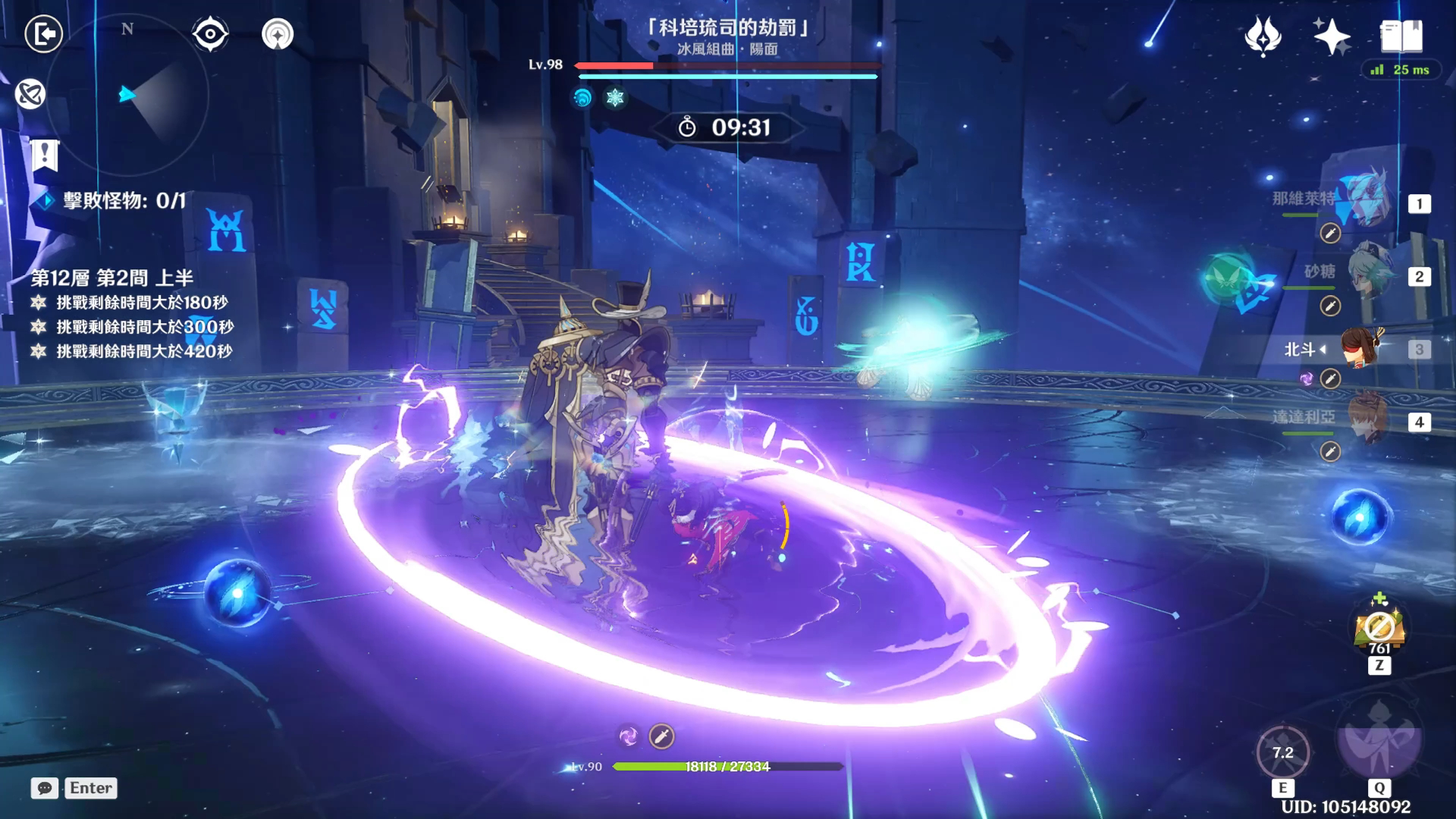Open the wish star icon
Screen dimensions: 1456x819
(x=1263, y=36)
